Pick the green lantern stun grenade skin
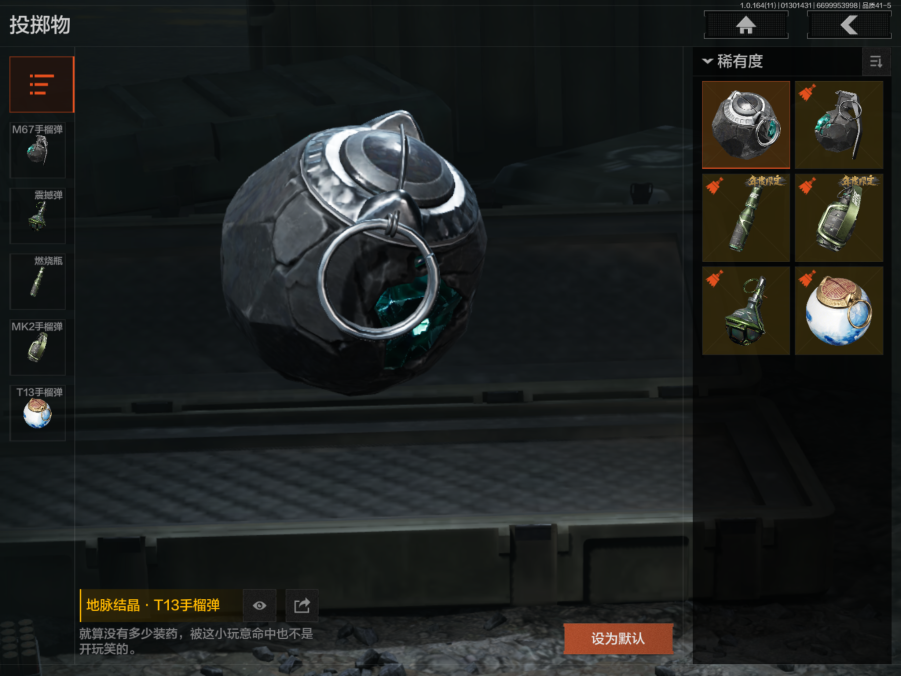This screenshot has width=901, height=676. pos(746,310)
